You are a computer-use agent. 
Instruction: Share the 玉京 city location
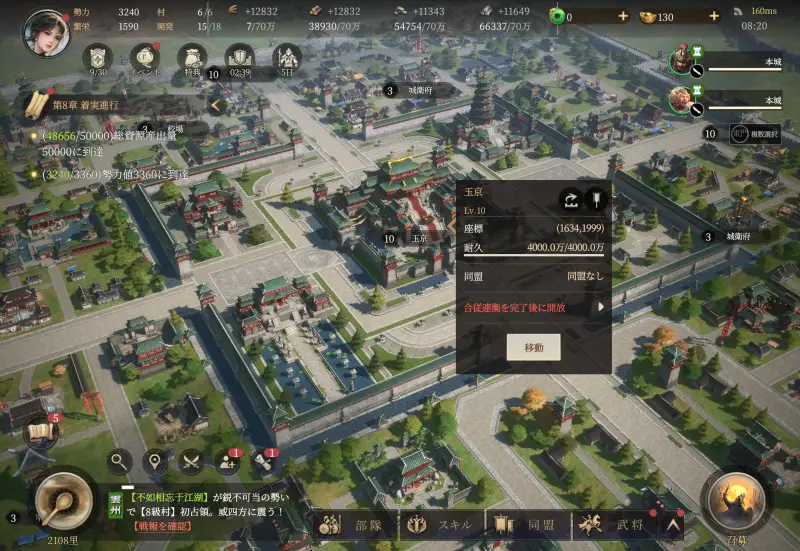570,198
